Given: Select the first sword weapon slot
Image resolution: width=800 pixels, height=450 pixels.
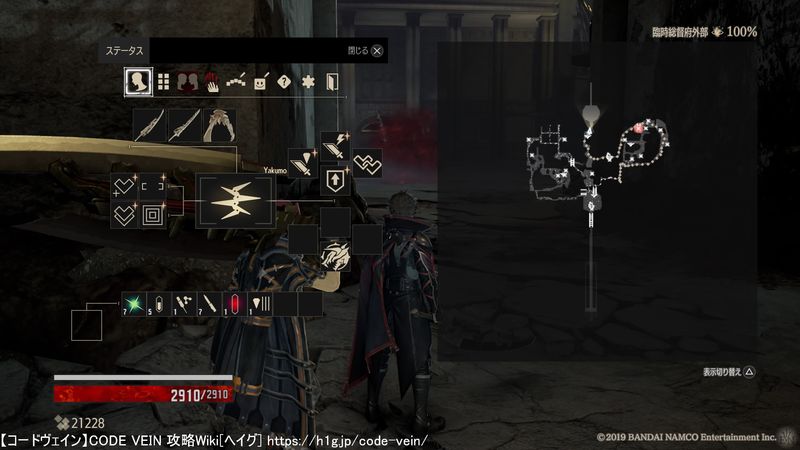Looking at the screenshot, I should coord(149,127).
